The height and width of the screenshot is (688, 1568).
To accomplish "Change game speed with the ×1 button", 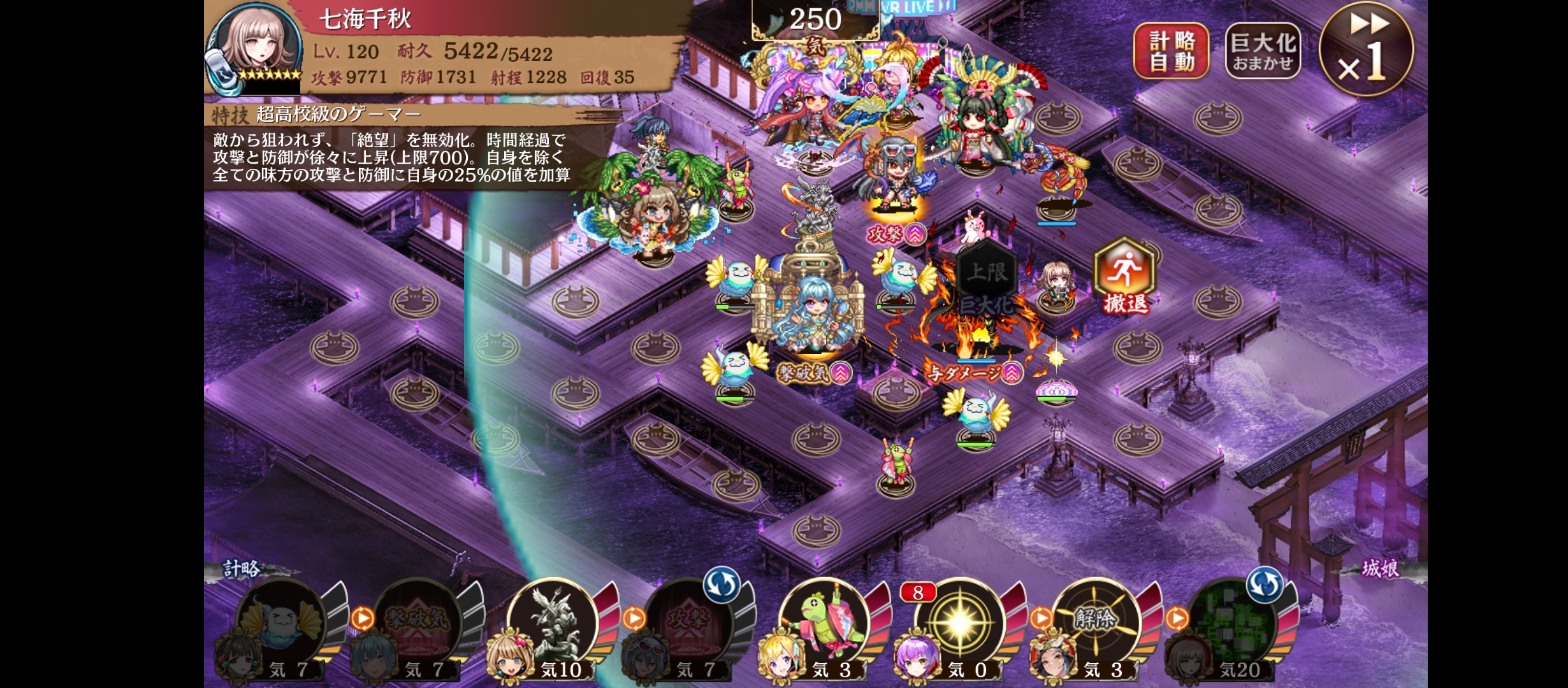I will [x=1366, y=50].
